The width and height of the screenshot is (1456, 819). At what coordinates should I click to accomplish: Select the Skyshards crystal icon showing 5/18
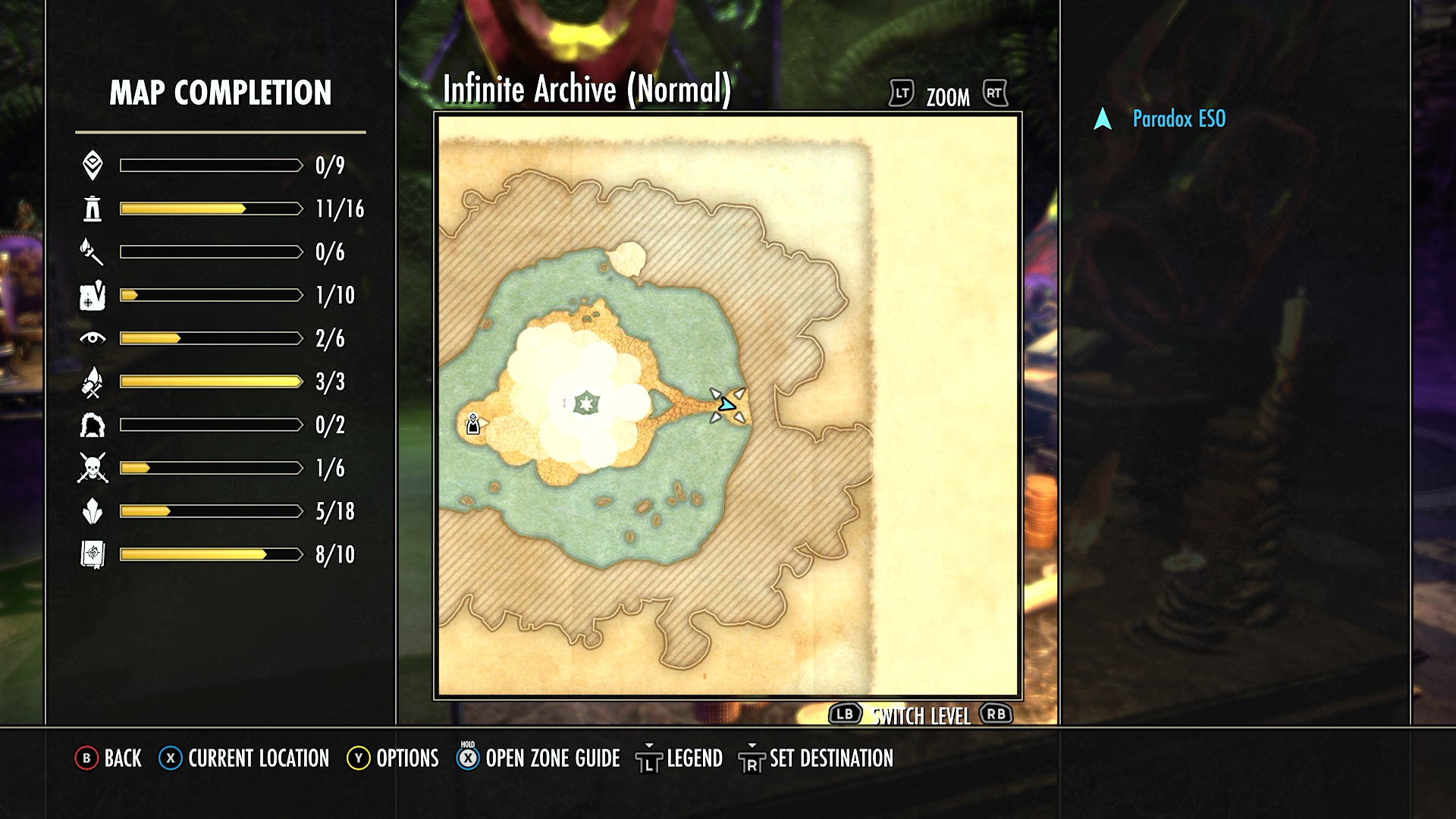91,511
